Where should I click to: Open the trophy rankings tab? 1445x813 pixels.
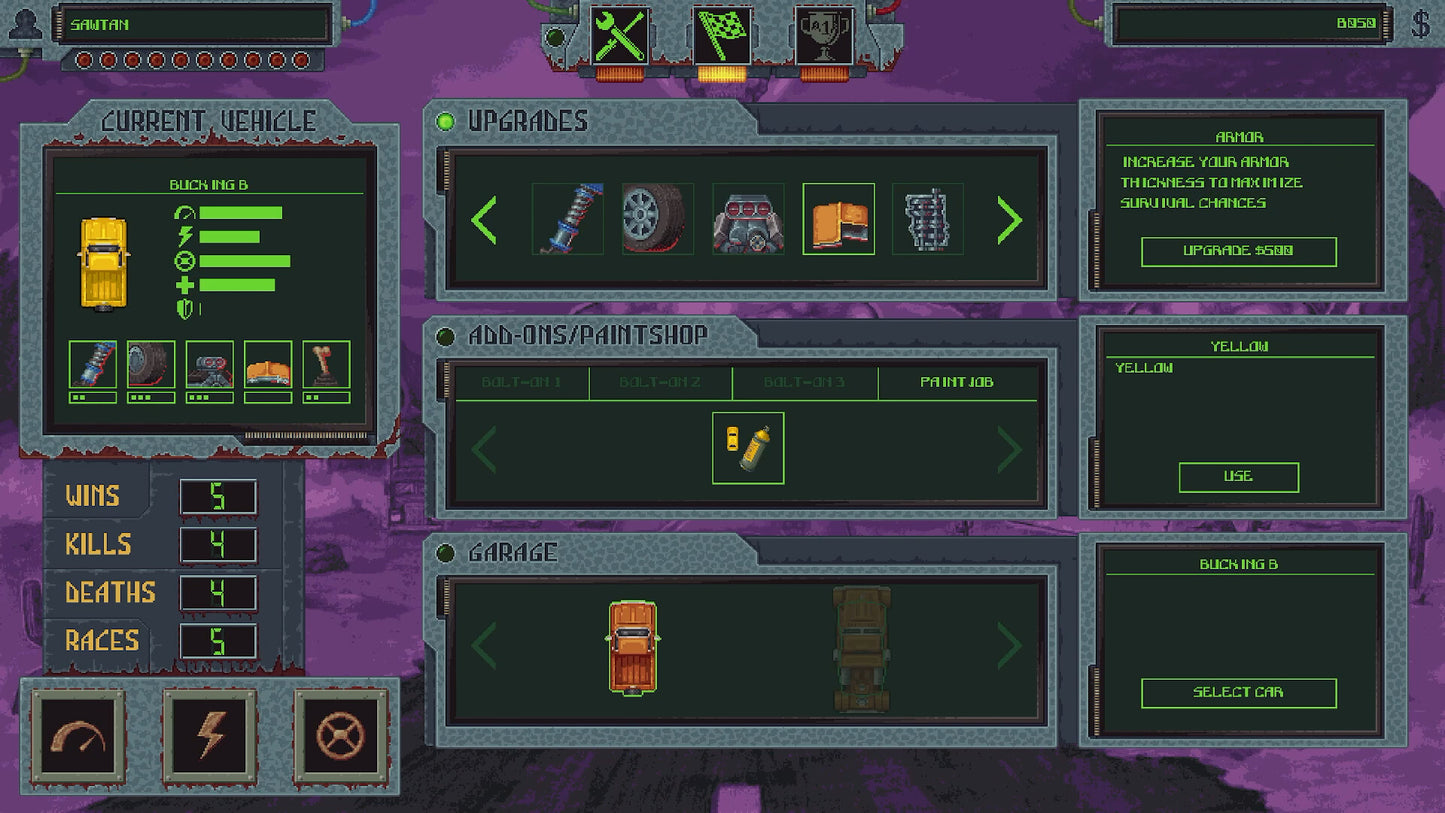(x=825, y=36)
